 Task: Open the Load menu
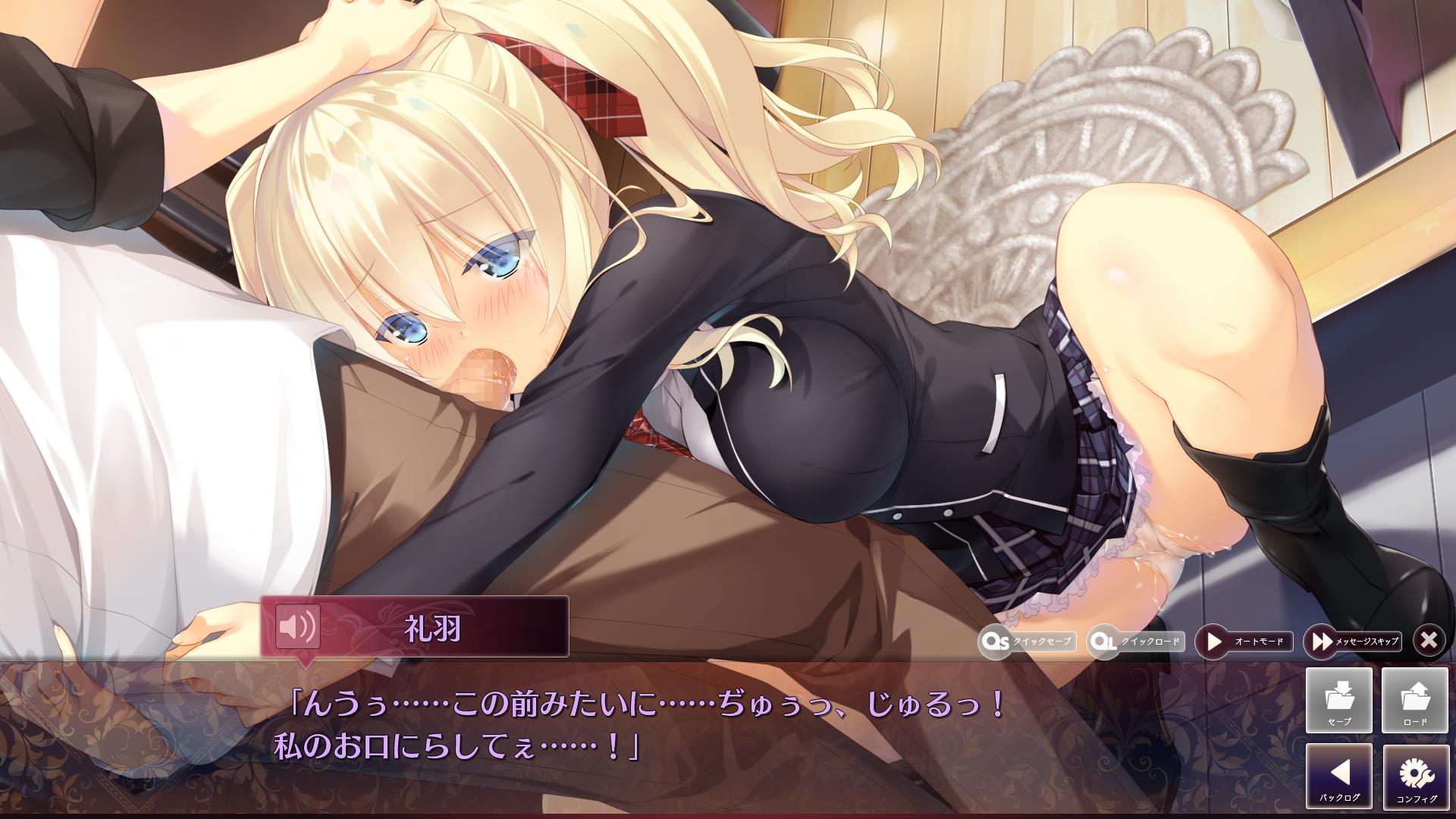pos(1415,700)
